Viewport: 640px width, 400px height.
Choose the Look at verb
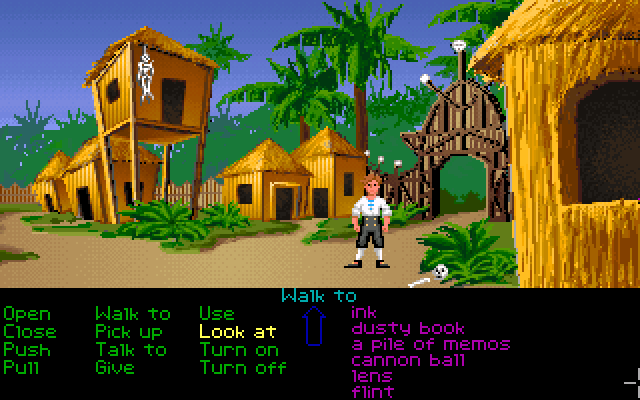tap(238, 332)
